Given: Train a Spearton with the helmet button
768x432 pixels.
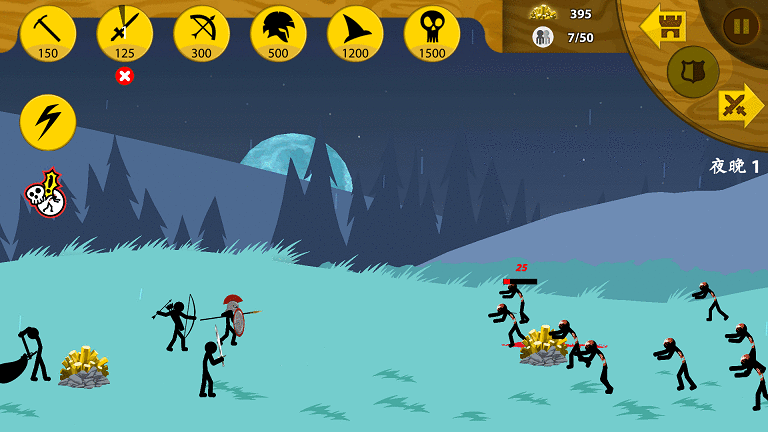Looking at the screenshot, I should 278,32.
